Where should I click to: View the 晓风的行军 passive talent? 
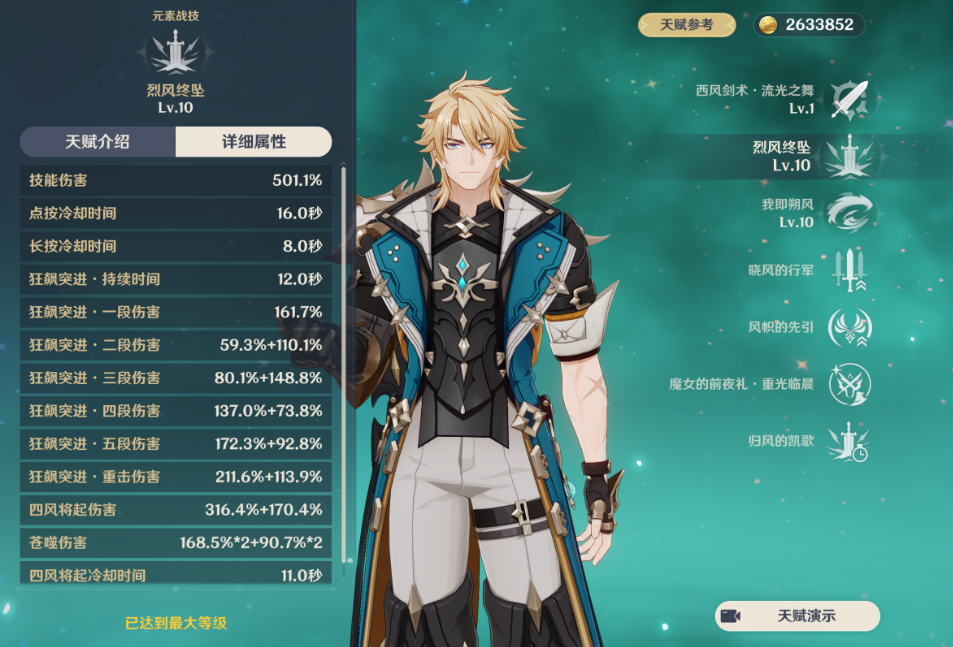(851, 270)
